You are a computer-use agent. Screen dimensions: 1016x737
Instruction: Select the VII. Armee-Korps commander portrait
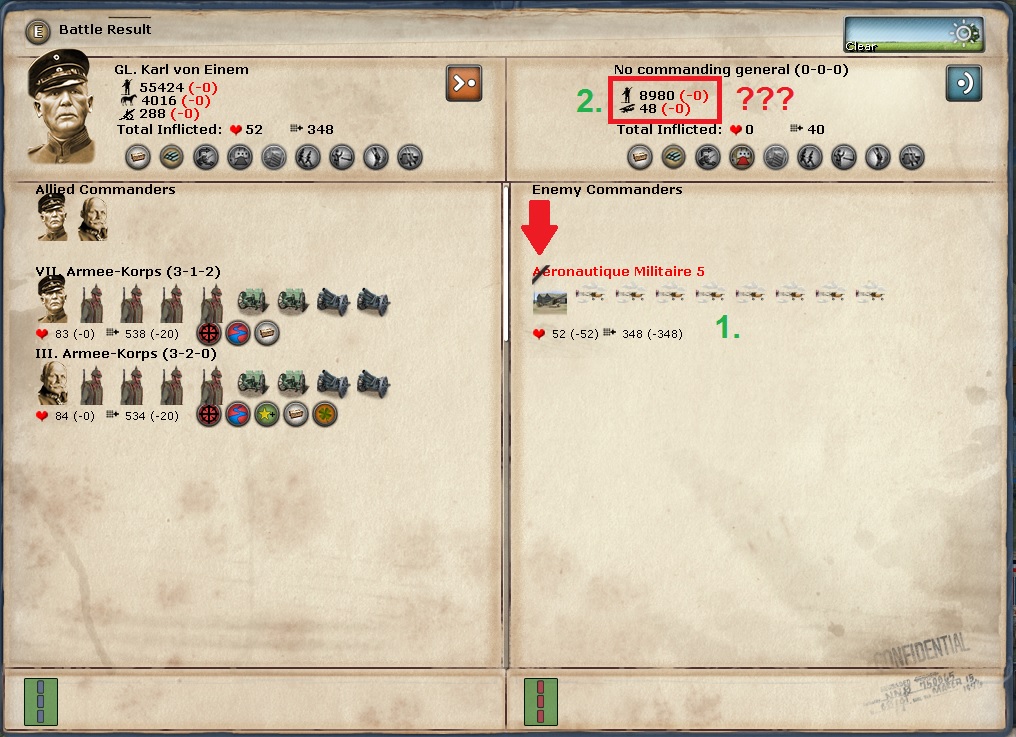[52, 299]
